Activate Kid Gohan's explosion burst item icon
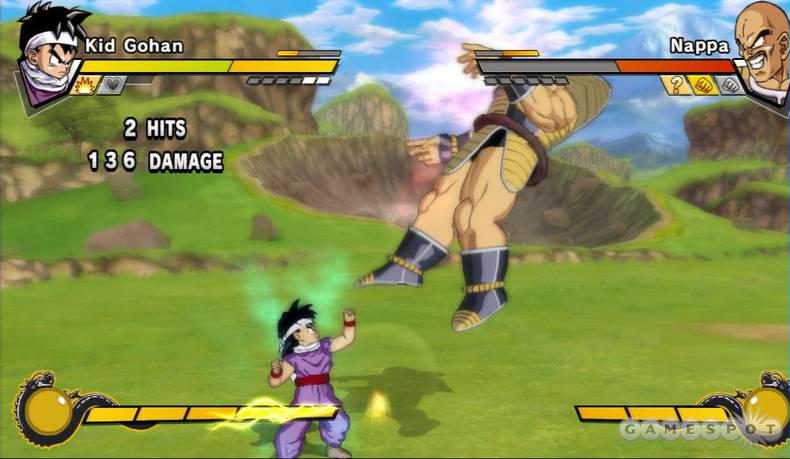This screenshot has width=790, height=459. (x=85, y=85)
